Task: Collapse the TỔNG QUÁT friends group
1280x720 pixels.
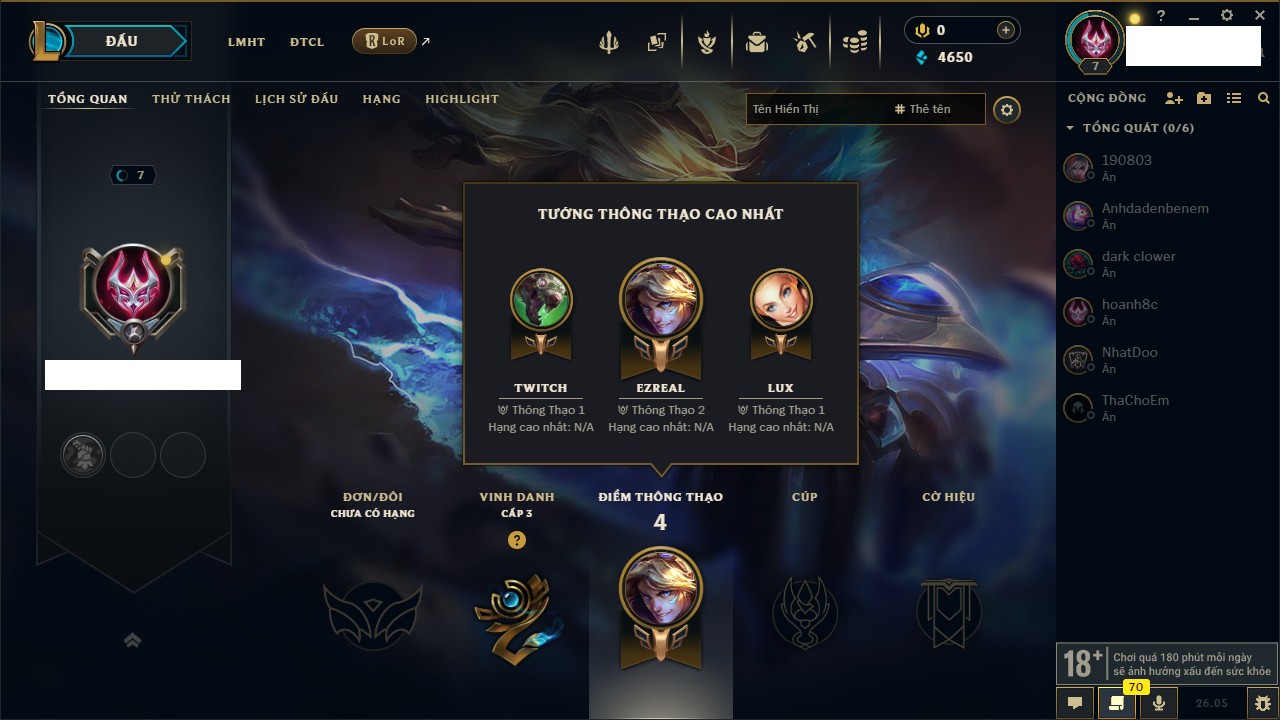Action: [1070, 128]
